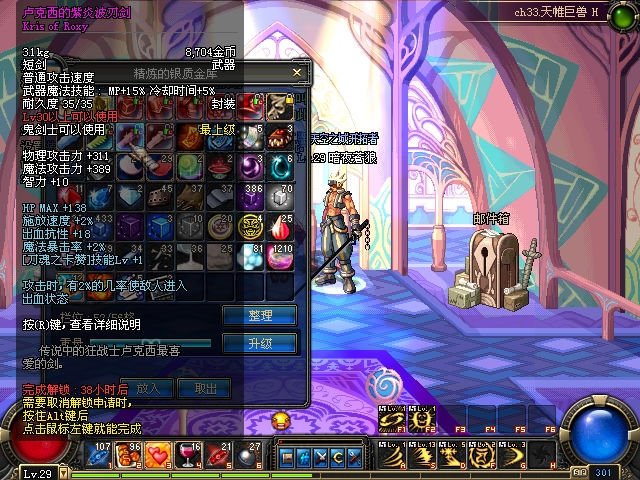Click the yellow smiley face icon
The image size is (640, 480).
[281, 420]
